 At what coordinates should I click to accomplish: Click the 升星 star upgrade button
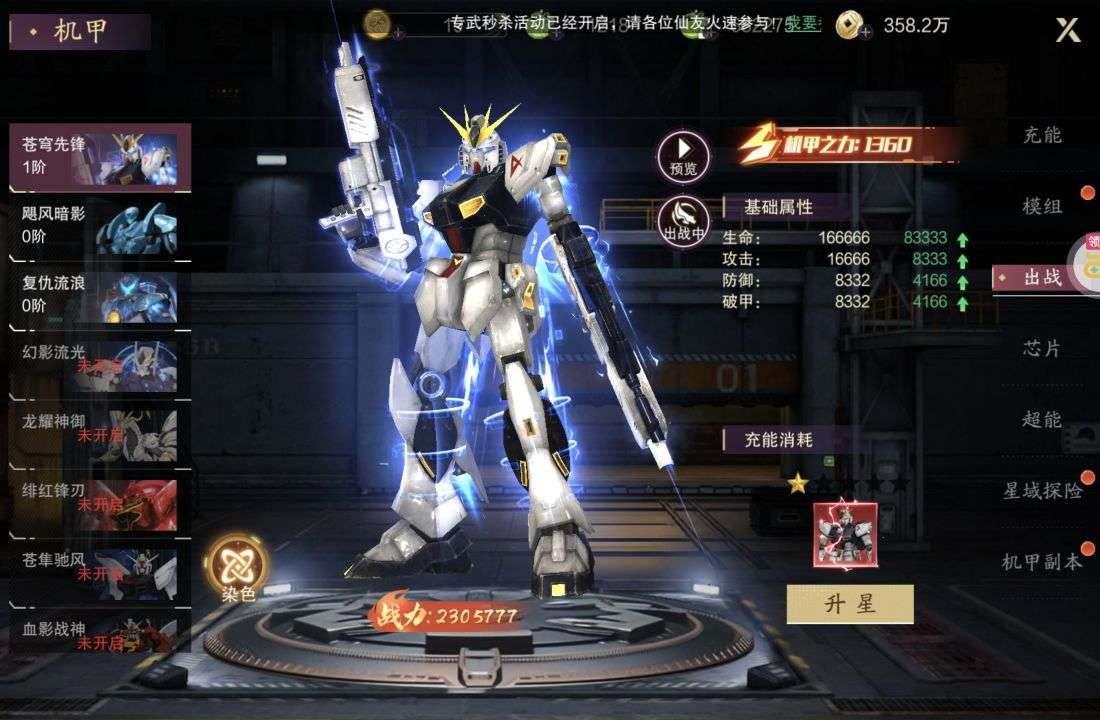pos(850,604)
